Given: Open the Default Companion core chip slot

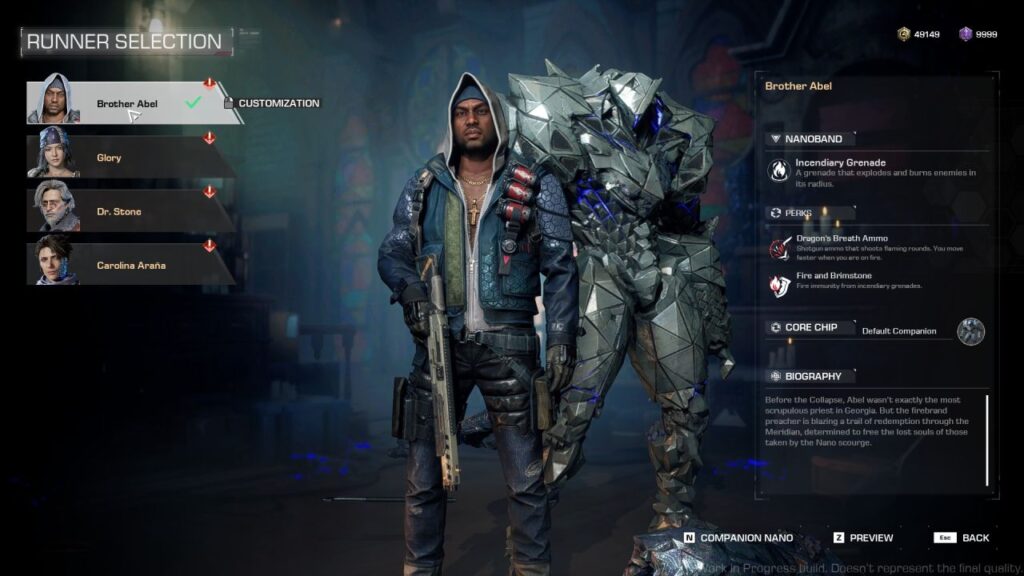Looking at the screenshot, I should (970, 331).
